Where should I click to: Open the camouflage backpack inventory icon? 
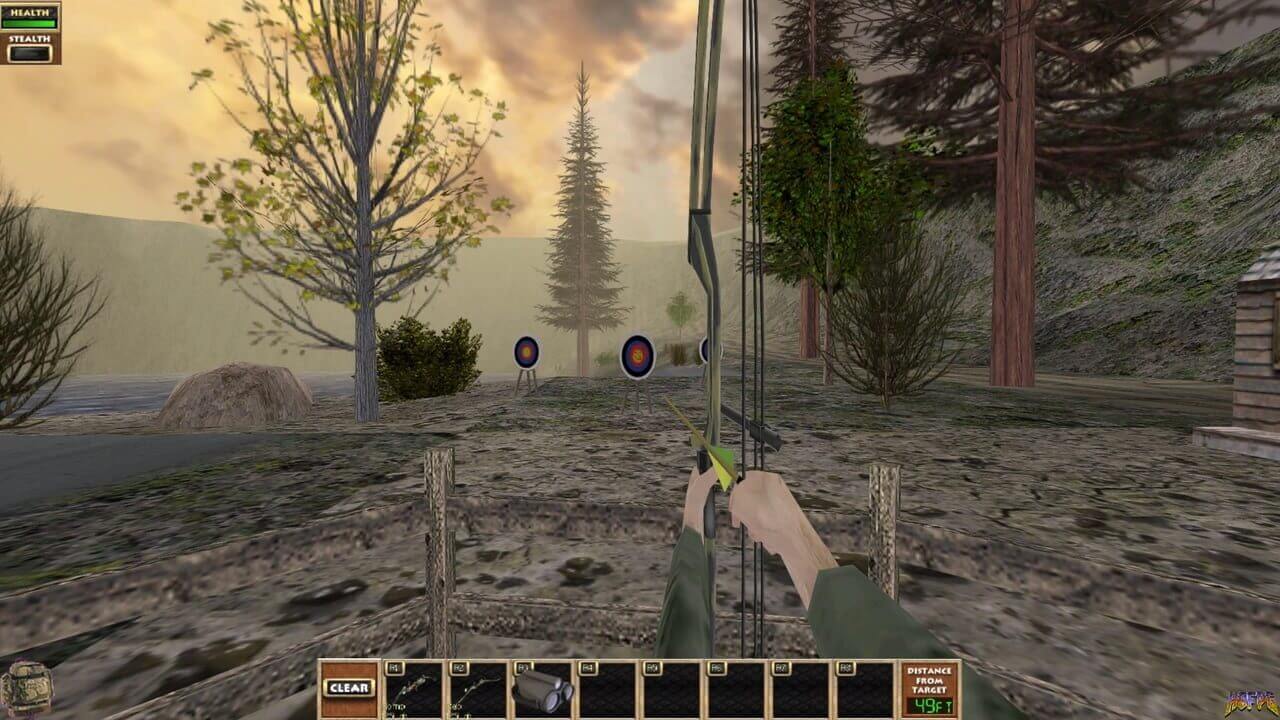26,689
